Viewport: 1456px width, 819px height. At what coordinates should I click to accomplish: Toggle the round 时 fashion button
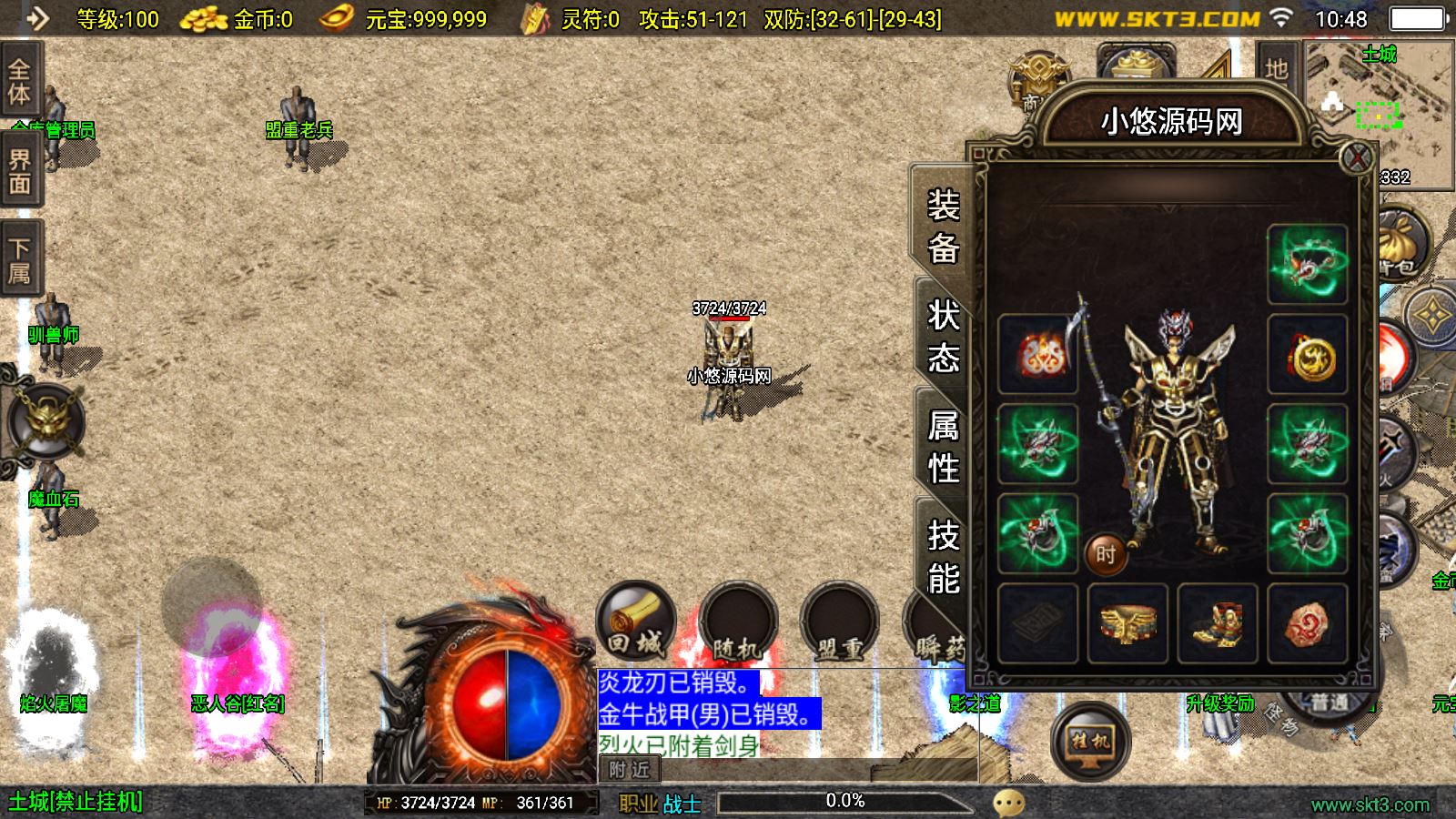tap(1106, 553)
